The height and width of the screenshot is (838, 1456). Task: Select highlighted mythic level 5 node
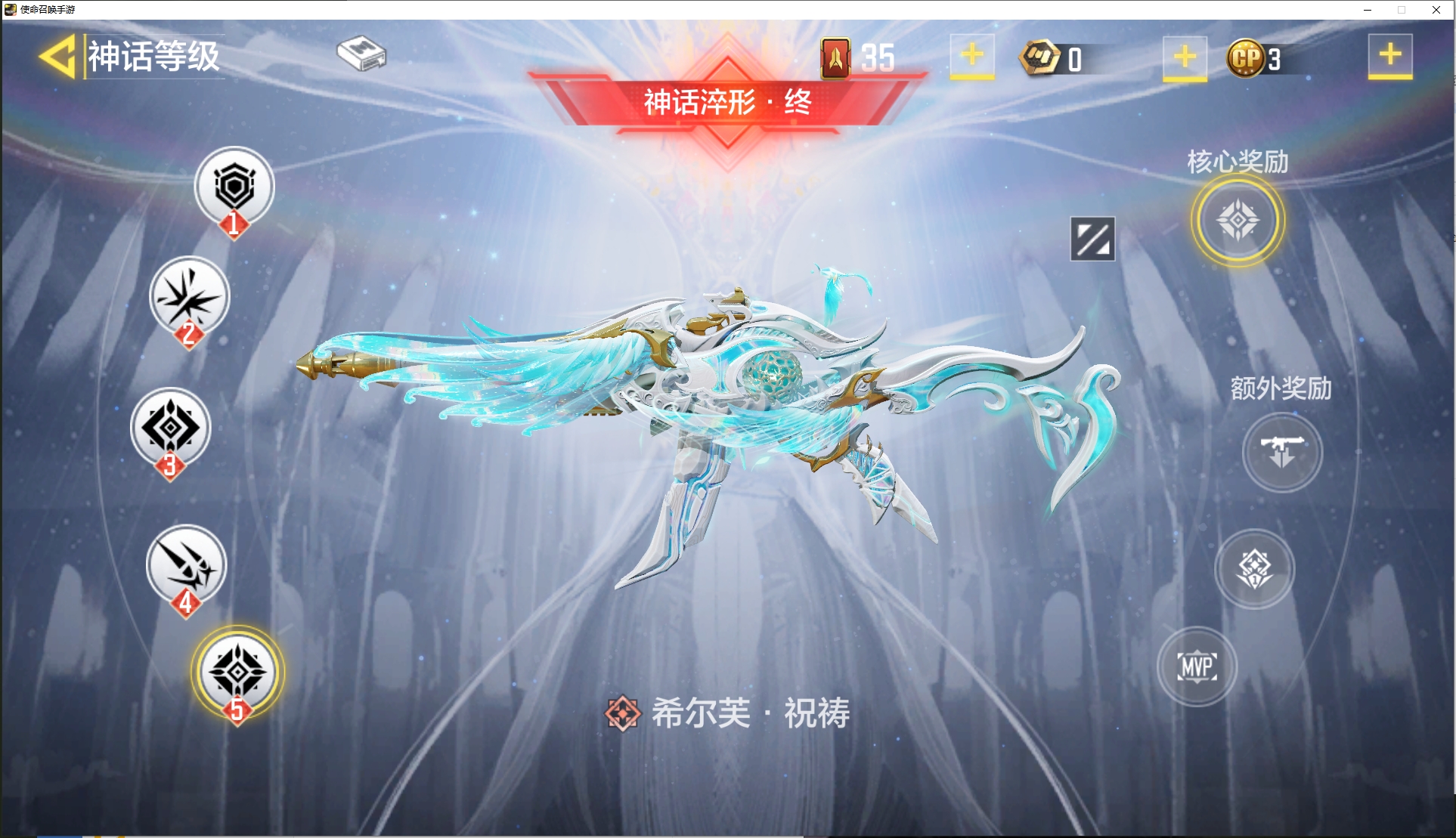pyautogui.click(x=237, y=671)
